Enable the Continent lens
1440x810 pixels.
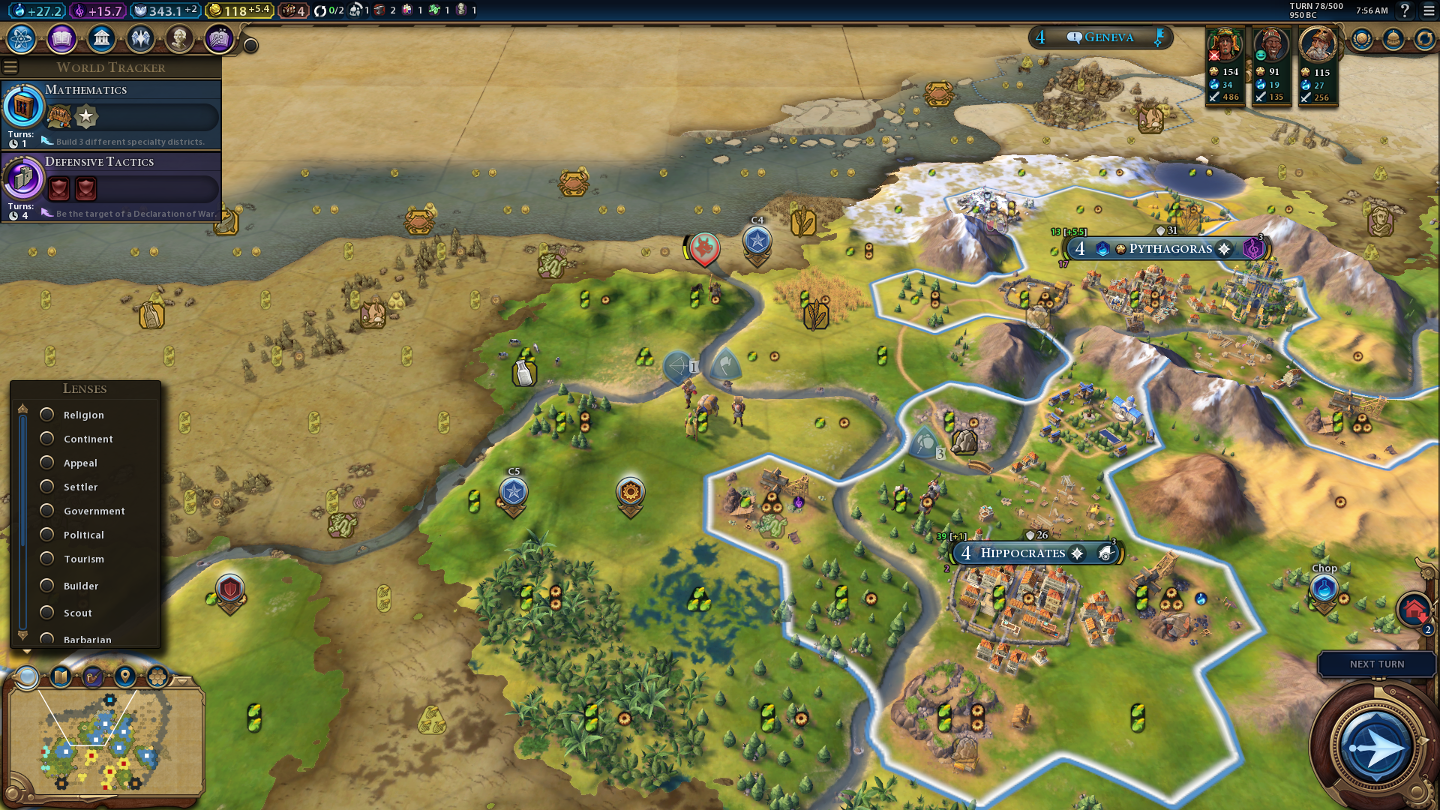(47, 439)
